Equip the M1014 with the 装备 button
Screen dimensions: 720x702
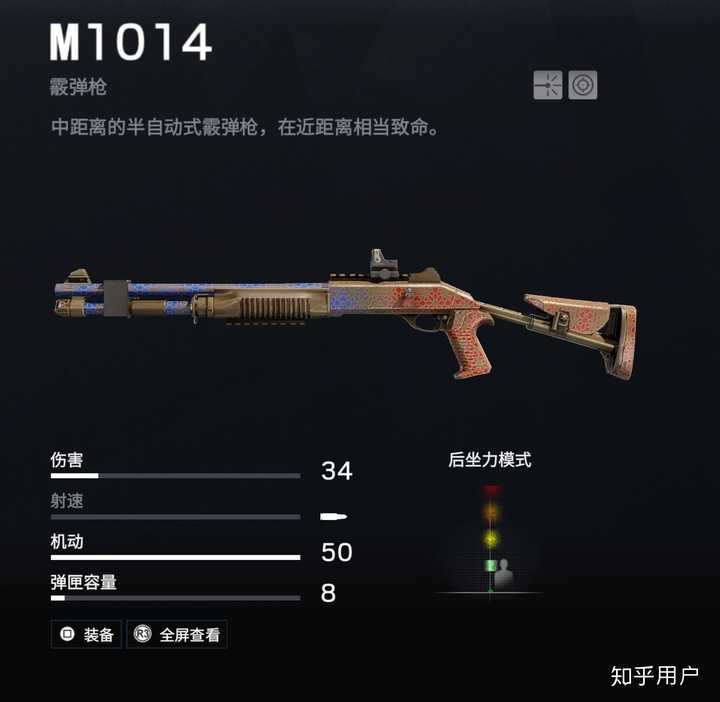point(87,635)
